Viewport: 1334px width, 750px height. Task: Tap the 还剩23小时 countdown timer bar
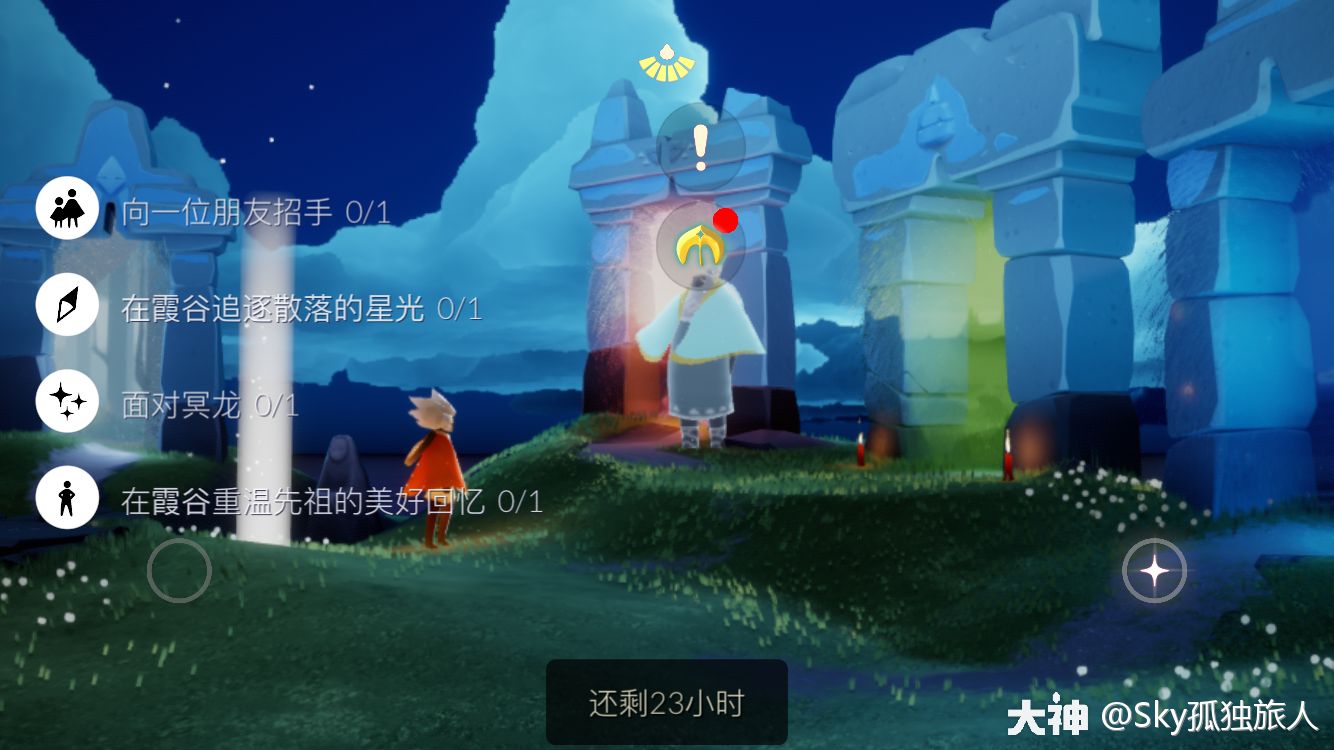click(x=666, y=701)
